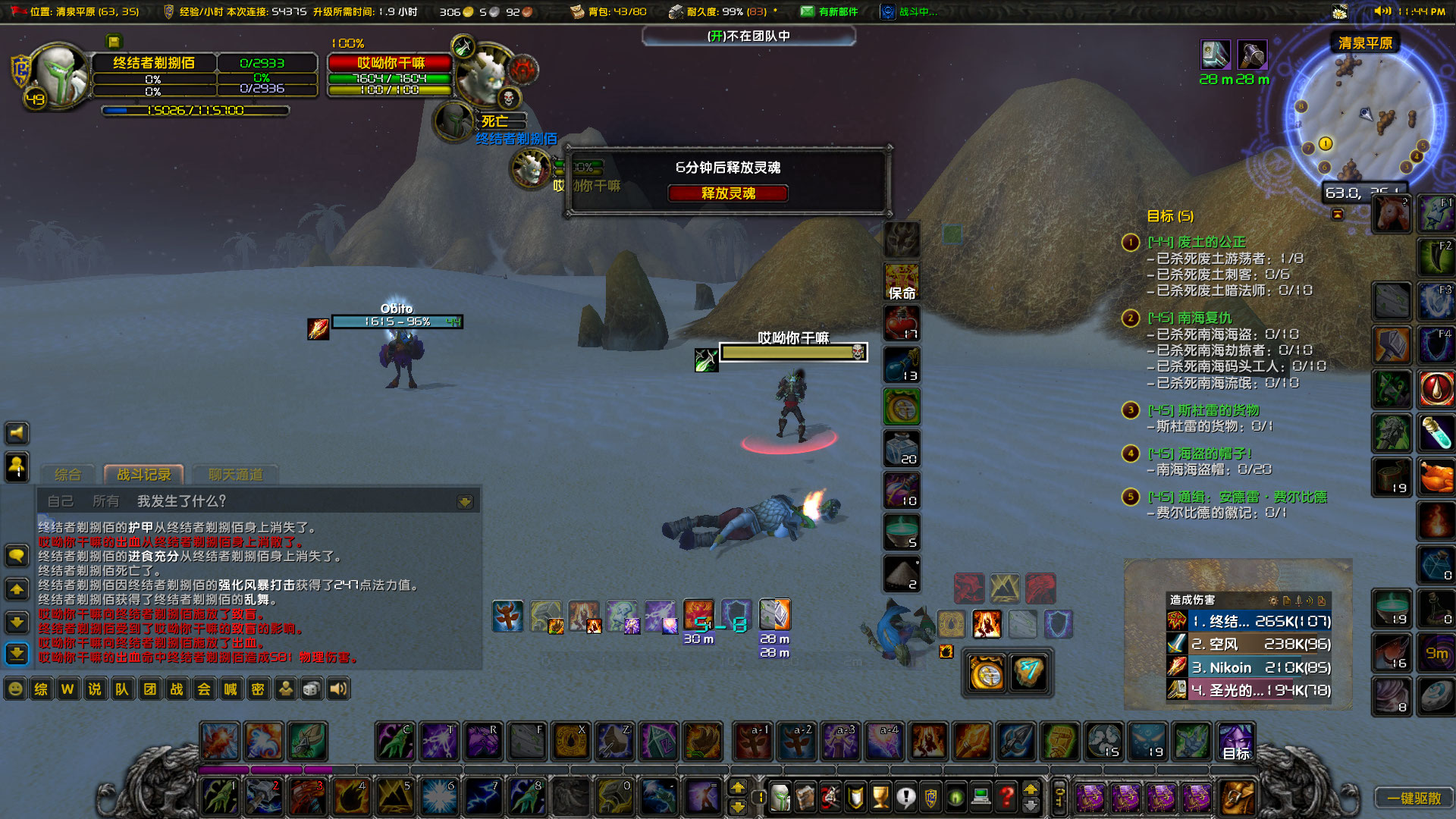Toggle the raid frame via (开)不在团队中
This screenshot has width=1456, height=819.
point(749,36)
